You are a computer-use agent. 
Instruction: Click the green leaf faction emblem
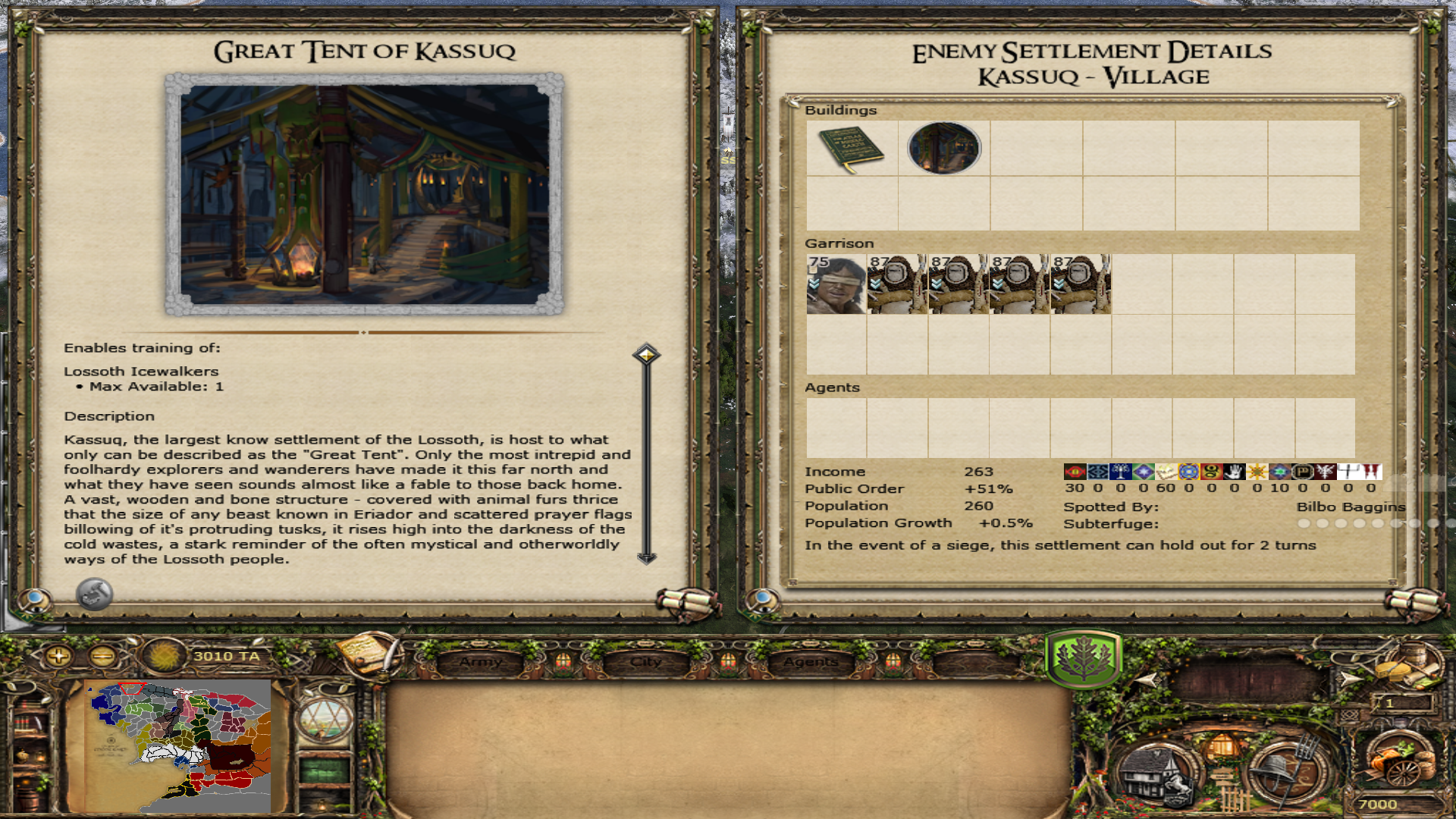(1083, 658)
